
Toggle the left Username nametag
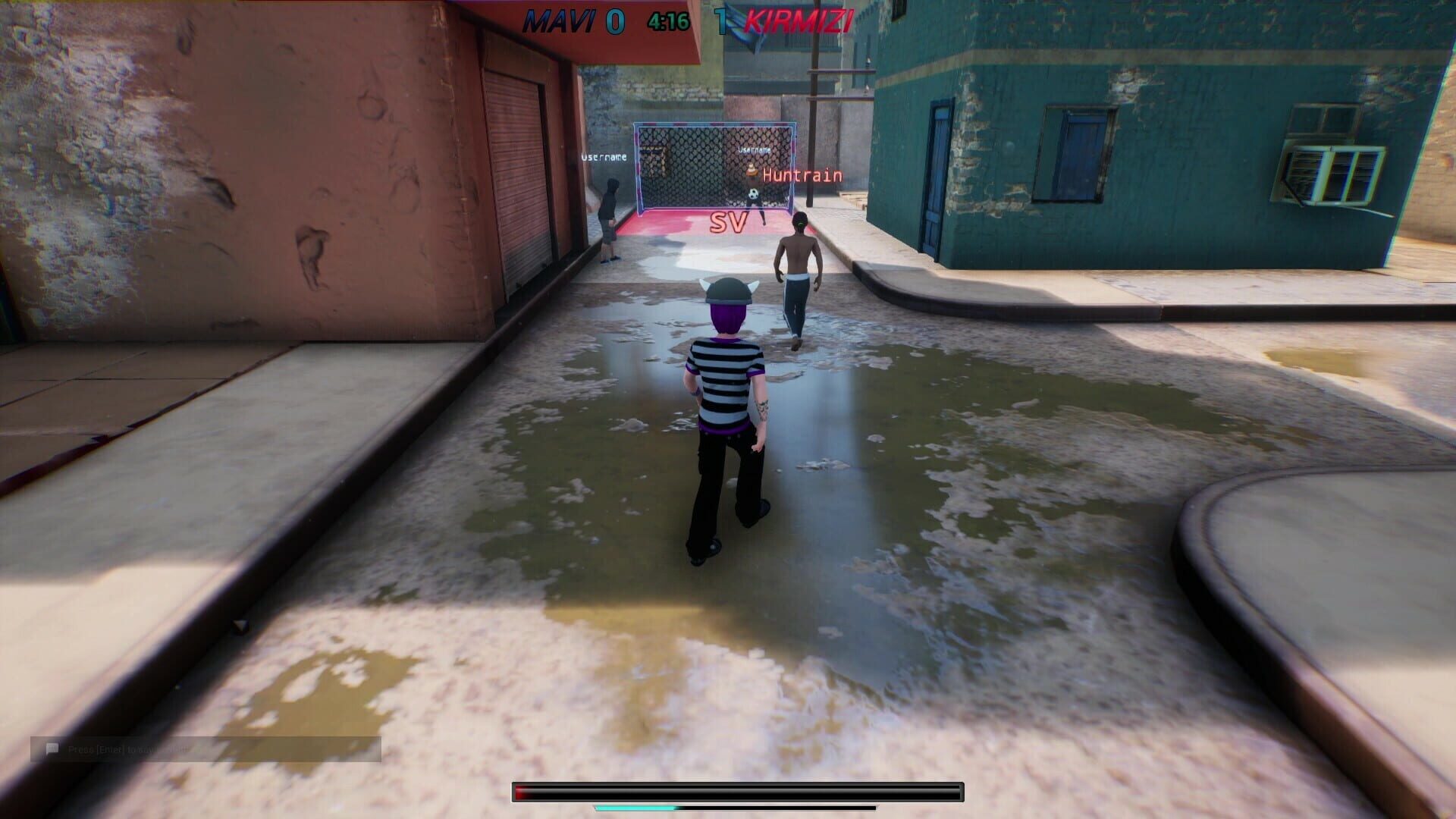pos(603,158)
